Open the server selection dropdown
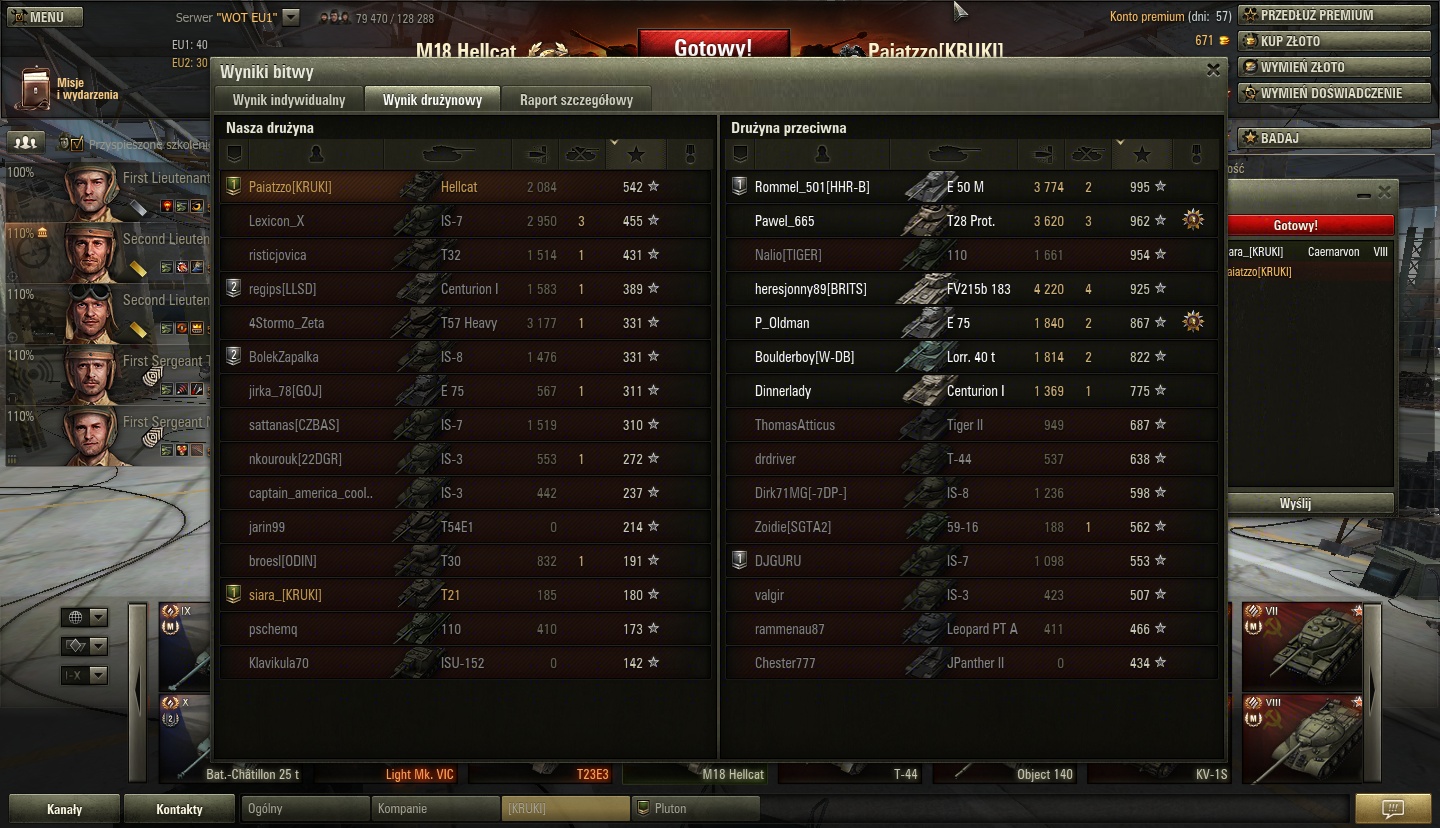The width and height of the screenshot is (1440, 828). pos(290,17)
